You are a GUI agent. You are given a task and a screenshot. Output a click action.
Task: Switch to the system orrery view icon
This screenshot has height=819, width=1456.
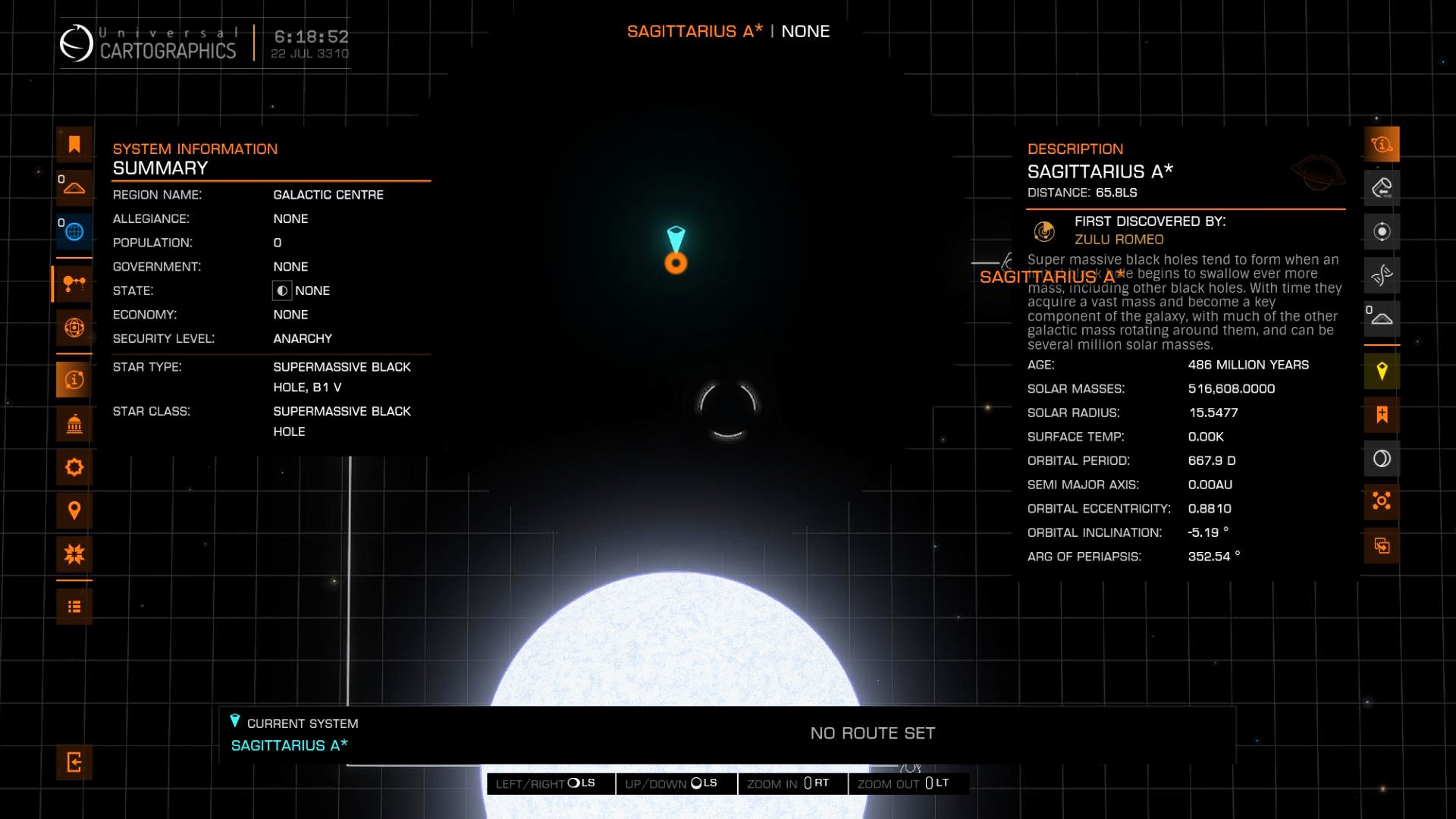tap(74, 284)
